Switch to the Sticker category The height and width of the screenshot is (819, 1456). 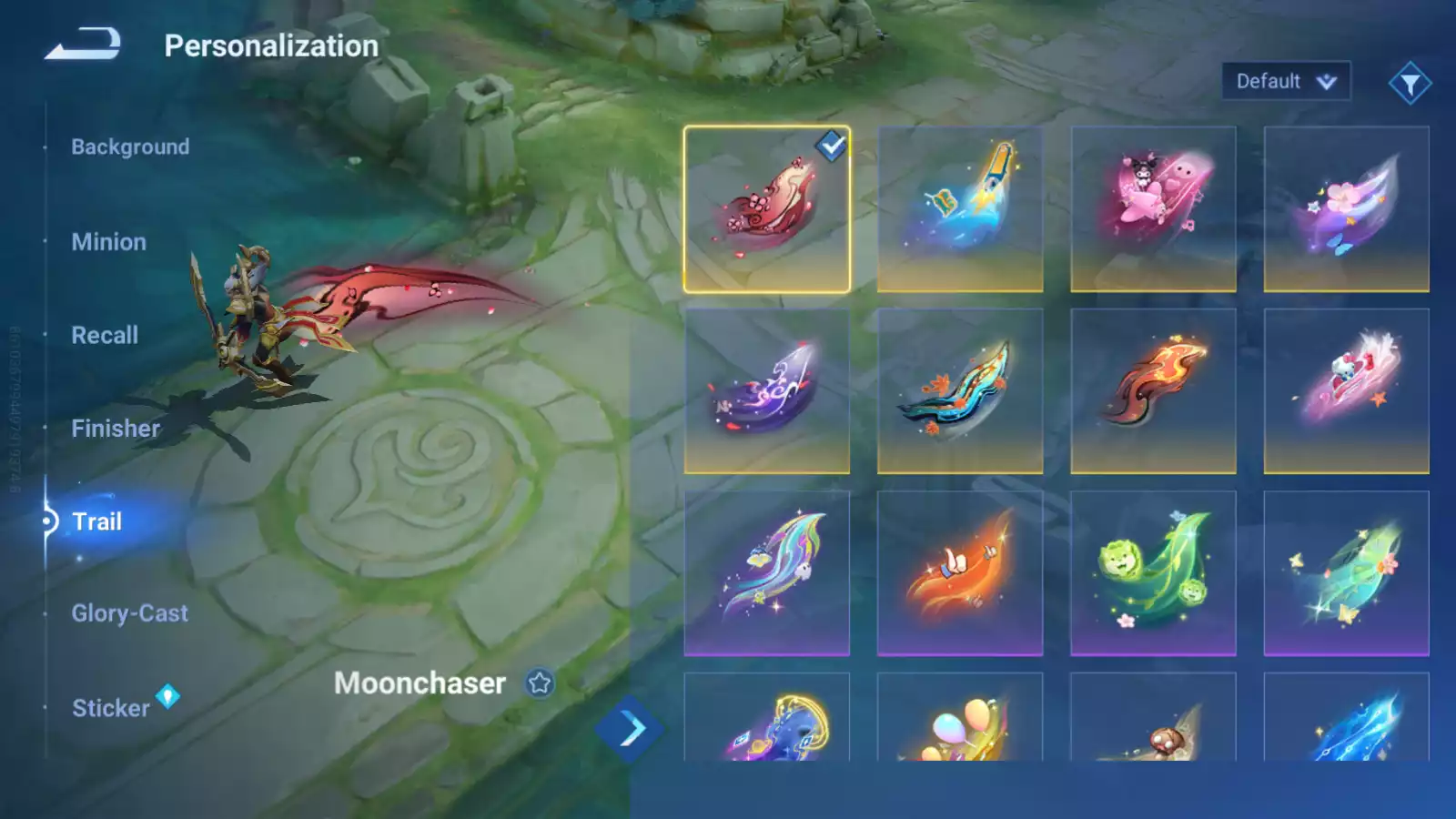[x=110, y=708]
